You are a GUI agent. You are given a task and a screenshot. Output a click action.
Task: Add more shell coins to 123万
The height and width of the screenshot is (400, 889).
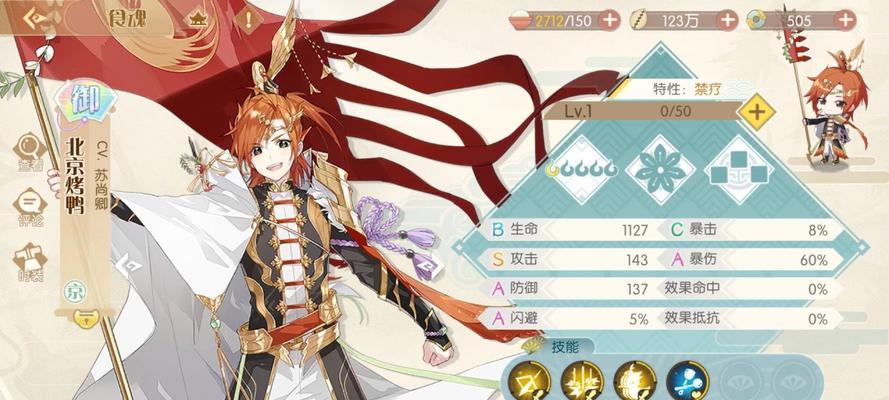pyautogui.click(x=727, y=20)
